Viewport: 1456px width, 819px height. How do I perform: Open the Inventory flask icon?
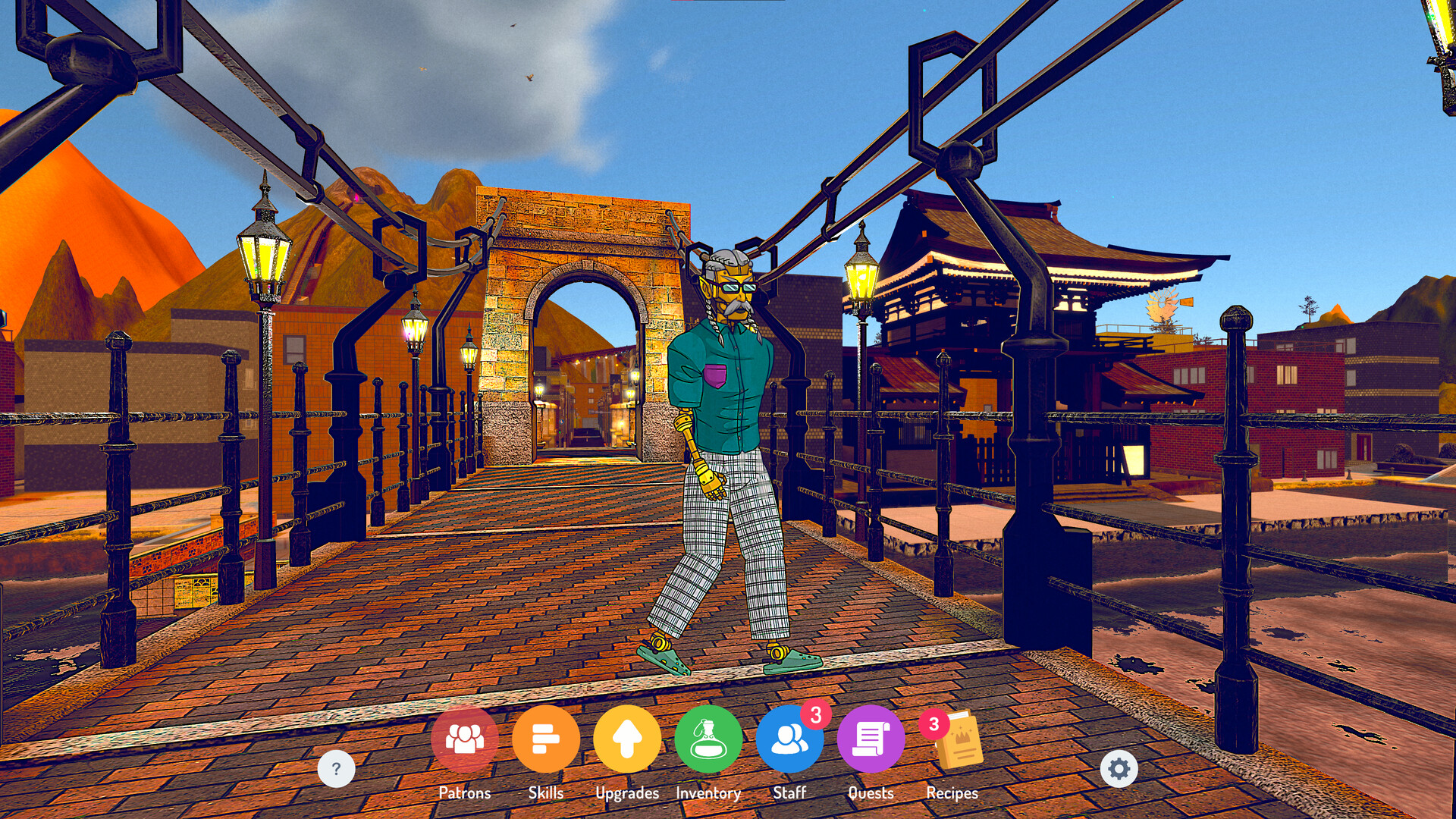coord(709,739)
